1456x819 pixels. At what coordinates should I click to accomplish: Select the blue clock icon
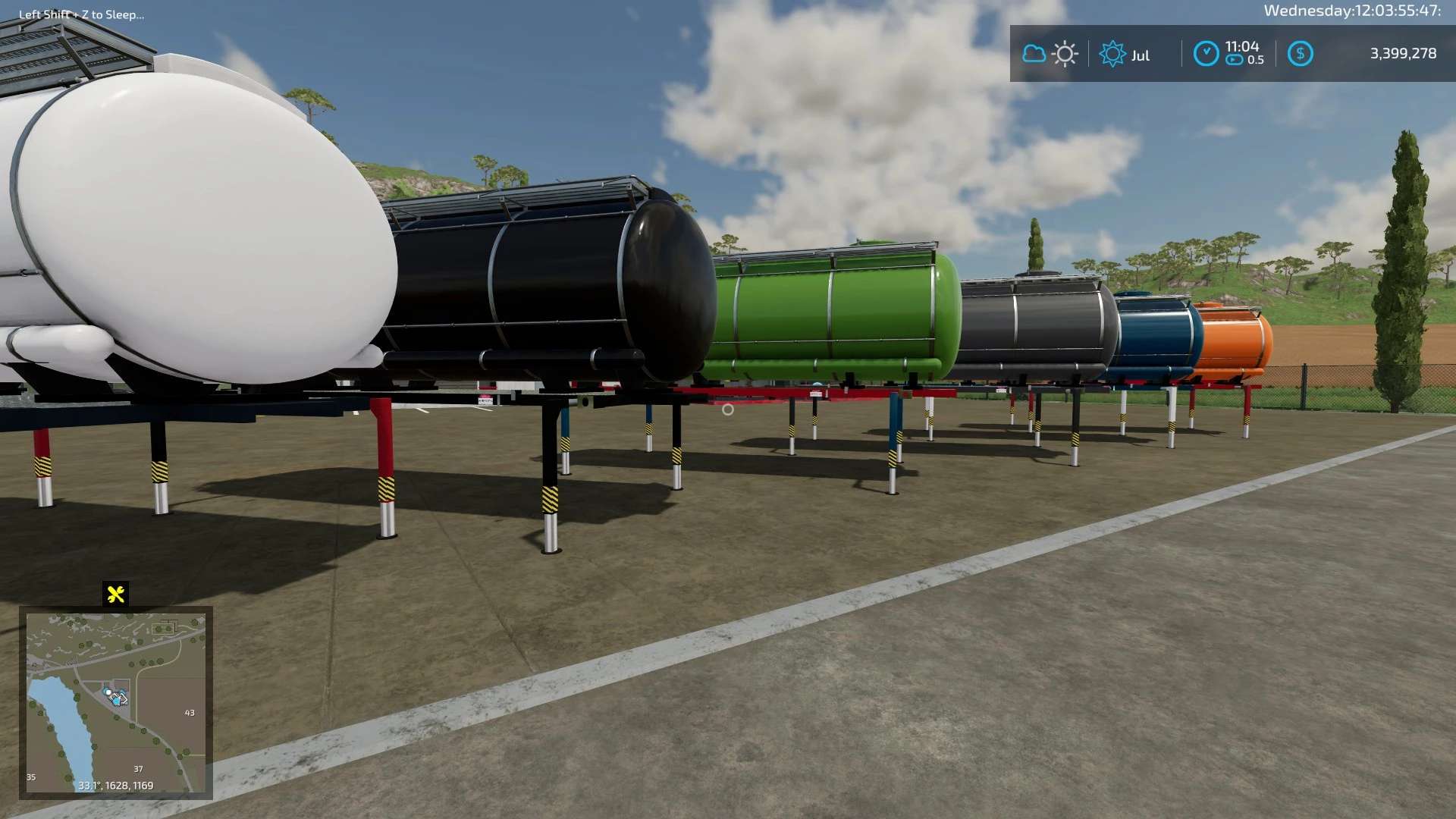click(1206, 54)
